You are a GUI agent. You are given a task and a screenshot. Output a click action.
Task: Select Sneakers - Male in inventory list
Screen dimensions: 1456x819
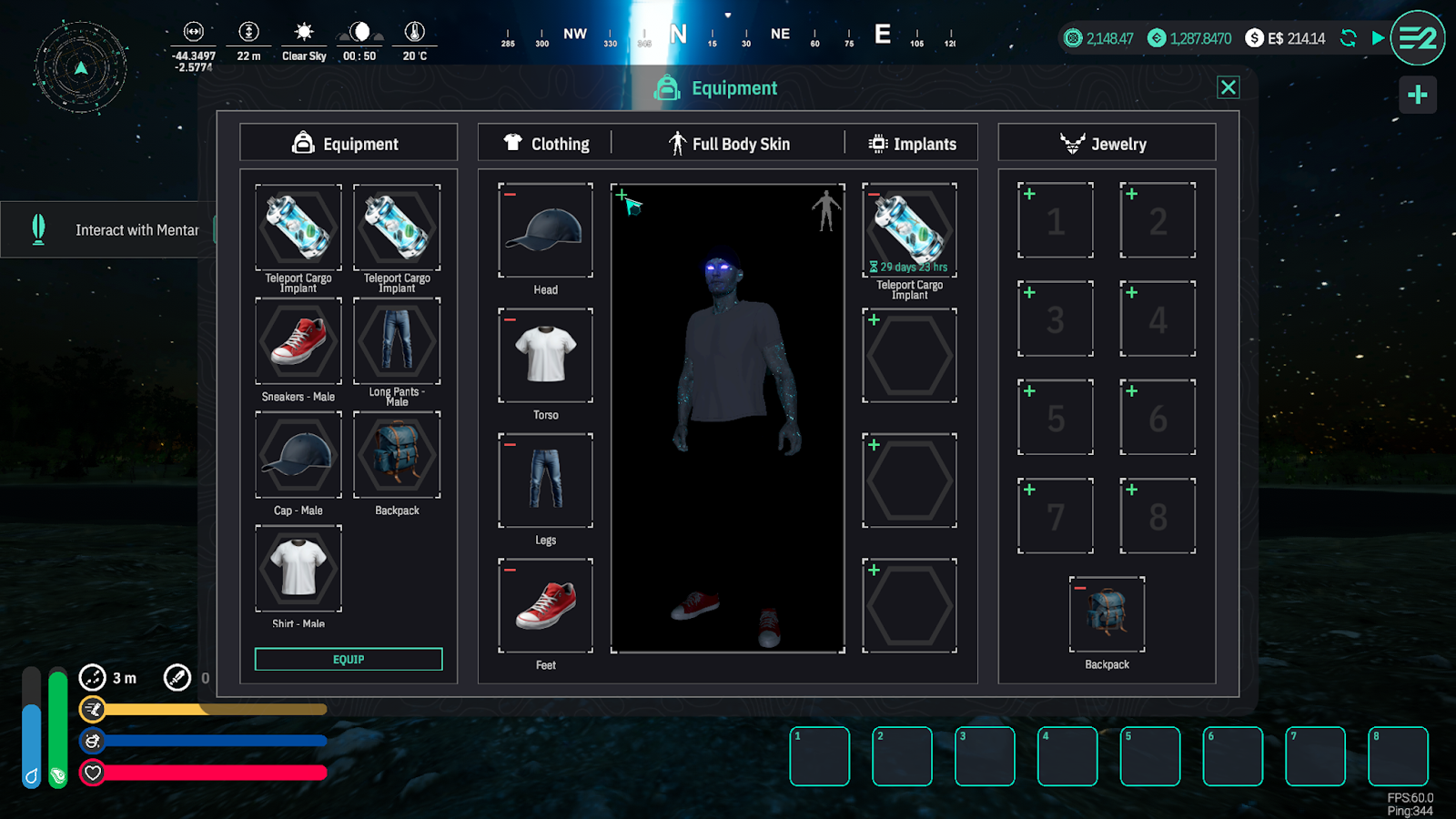pos(298,341)
